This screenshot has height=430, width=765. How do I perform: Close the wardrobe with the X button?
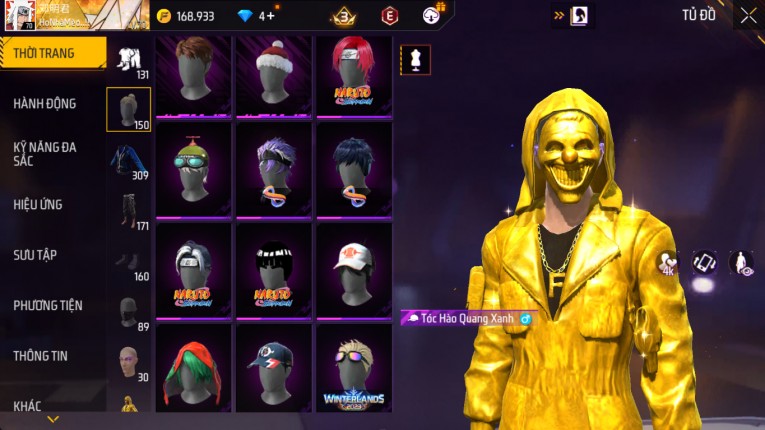tap(748, 15)
